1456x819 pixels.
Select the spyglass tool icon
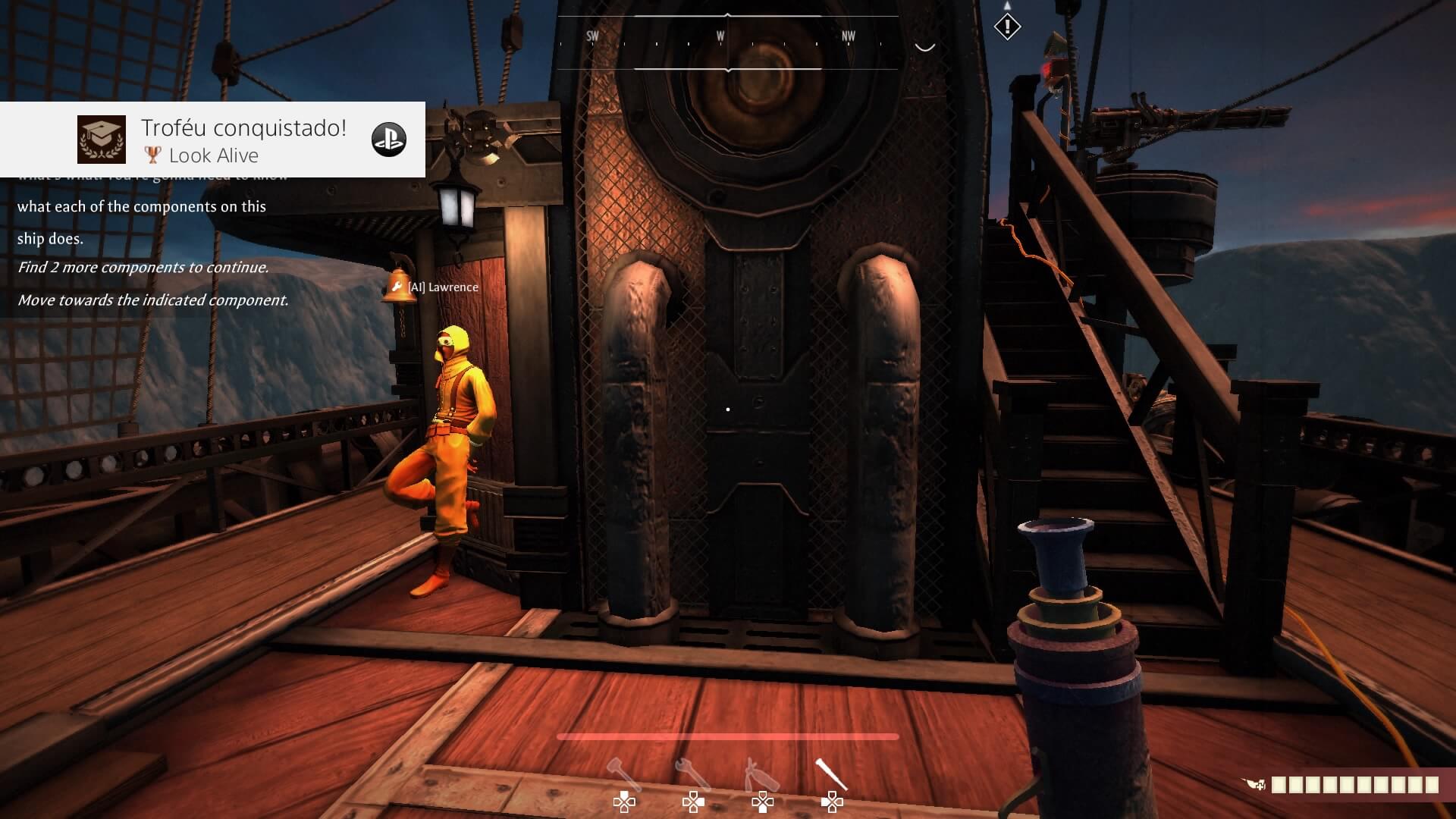pos(831,775)
